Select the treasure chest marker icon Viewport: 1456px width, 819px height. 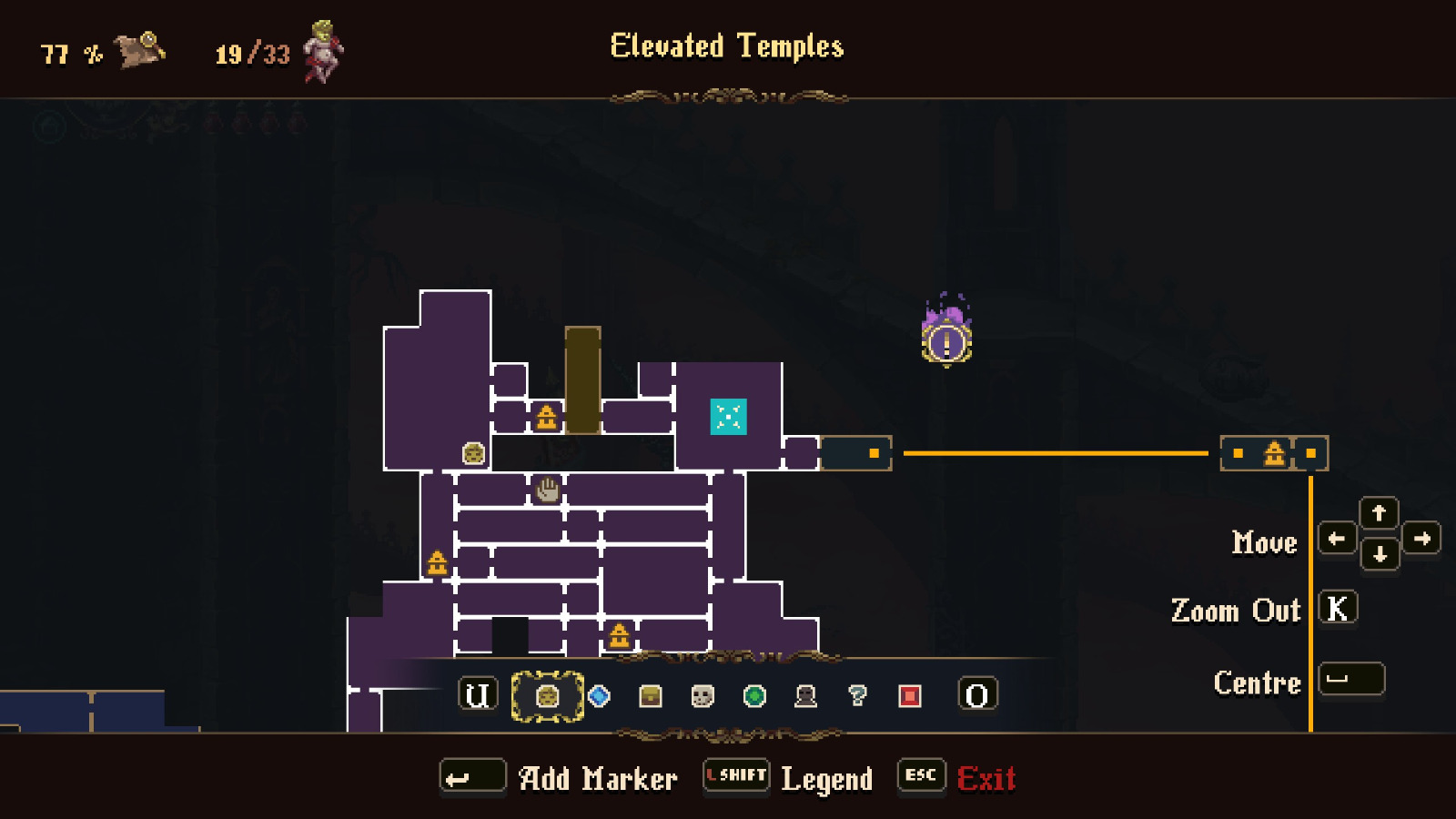[x=649, y=698]
